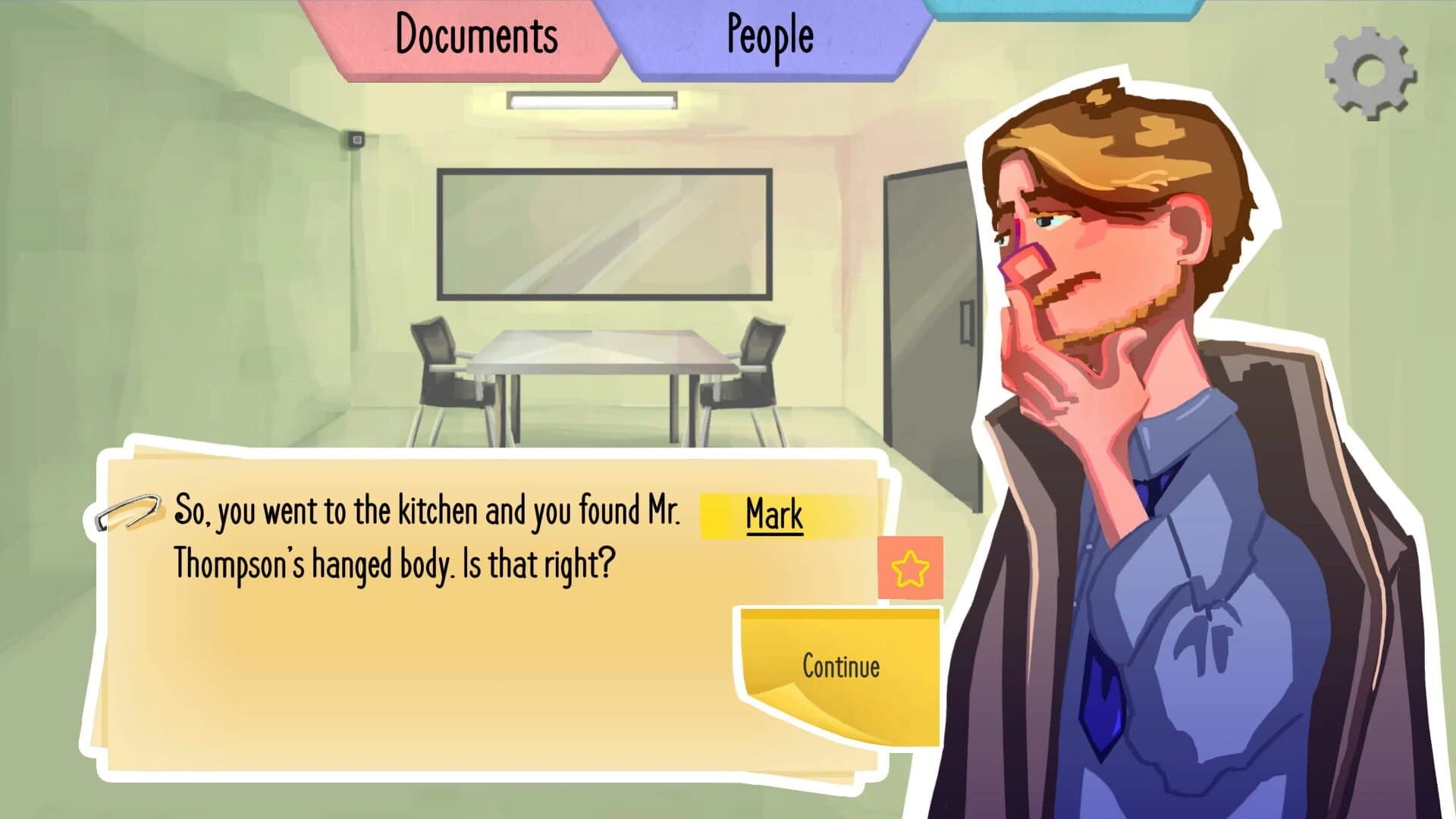Click the ceiling light in the interrogation room

(x=593, y=99)
